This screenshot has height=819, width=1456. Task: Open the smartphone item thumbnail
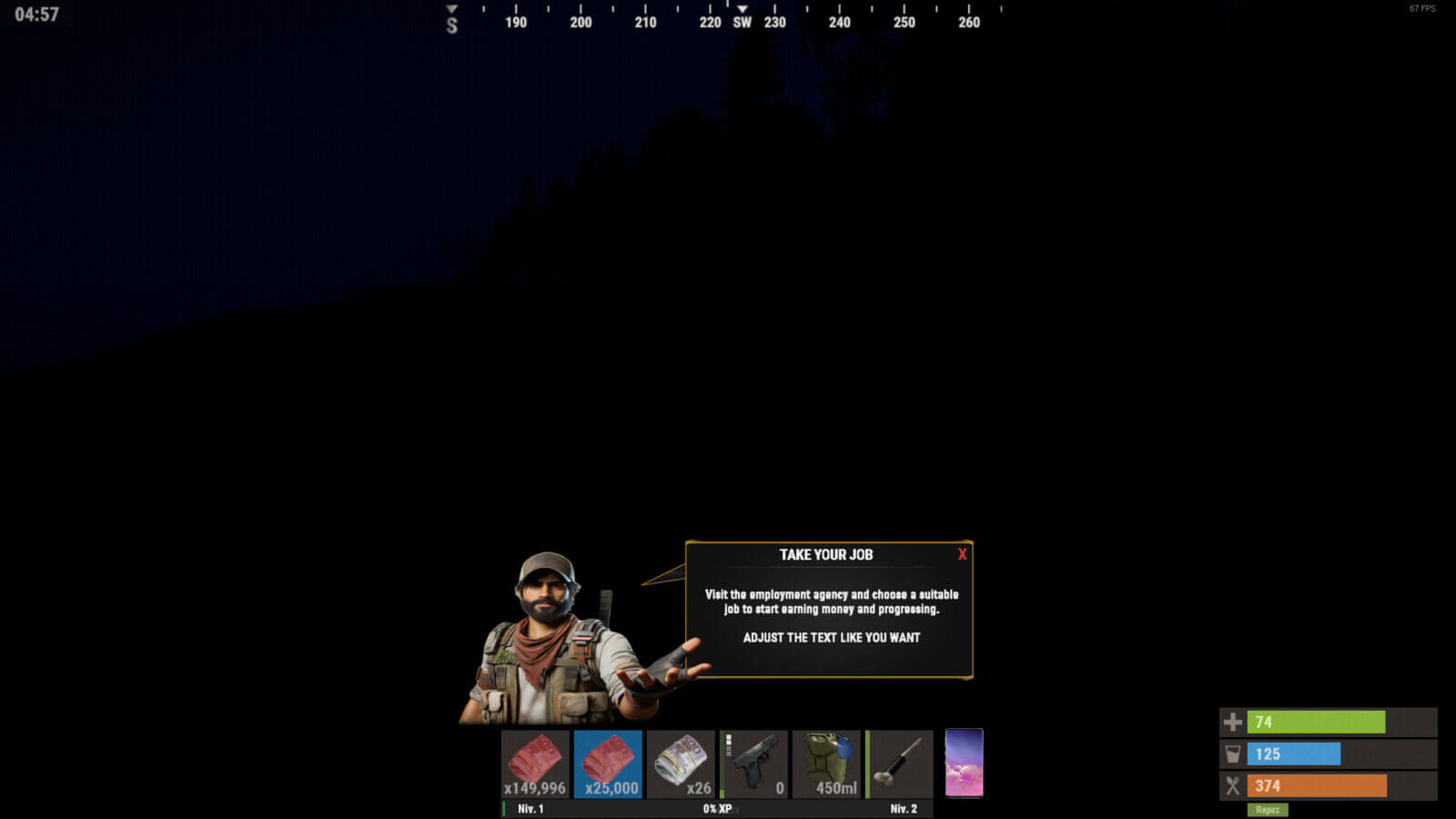(965, 764)
